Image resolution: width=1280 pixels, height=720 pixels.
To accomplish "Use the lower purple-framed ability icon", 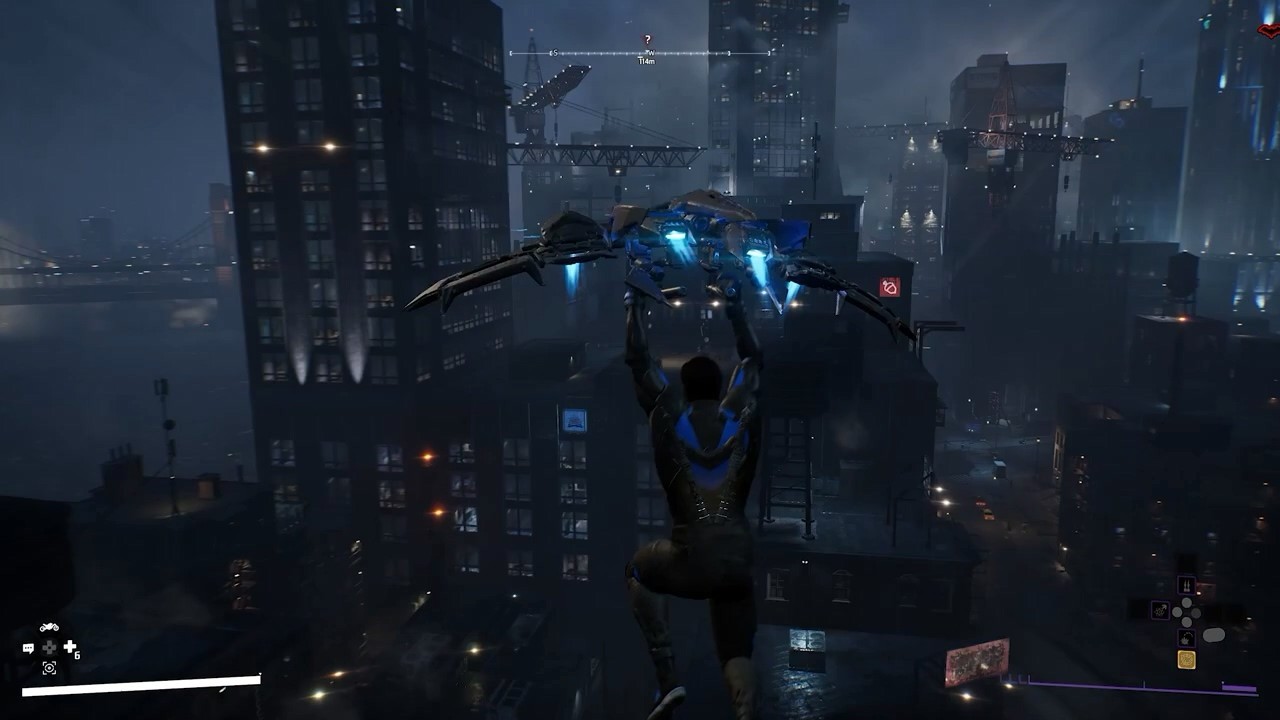I will click(1186, 637).
